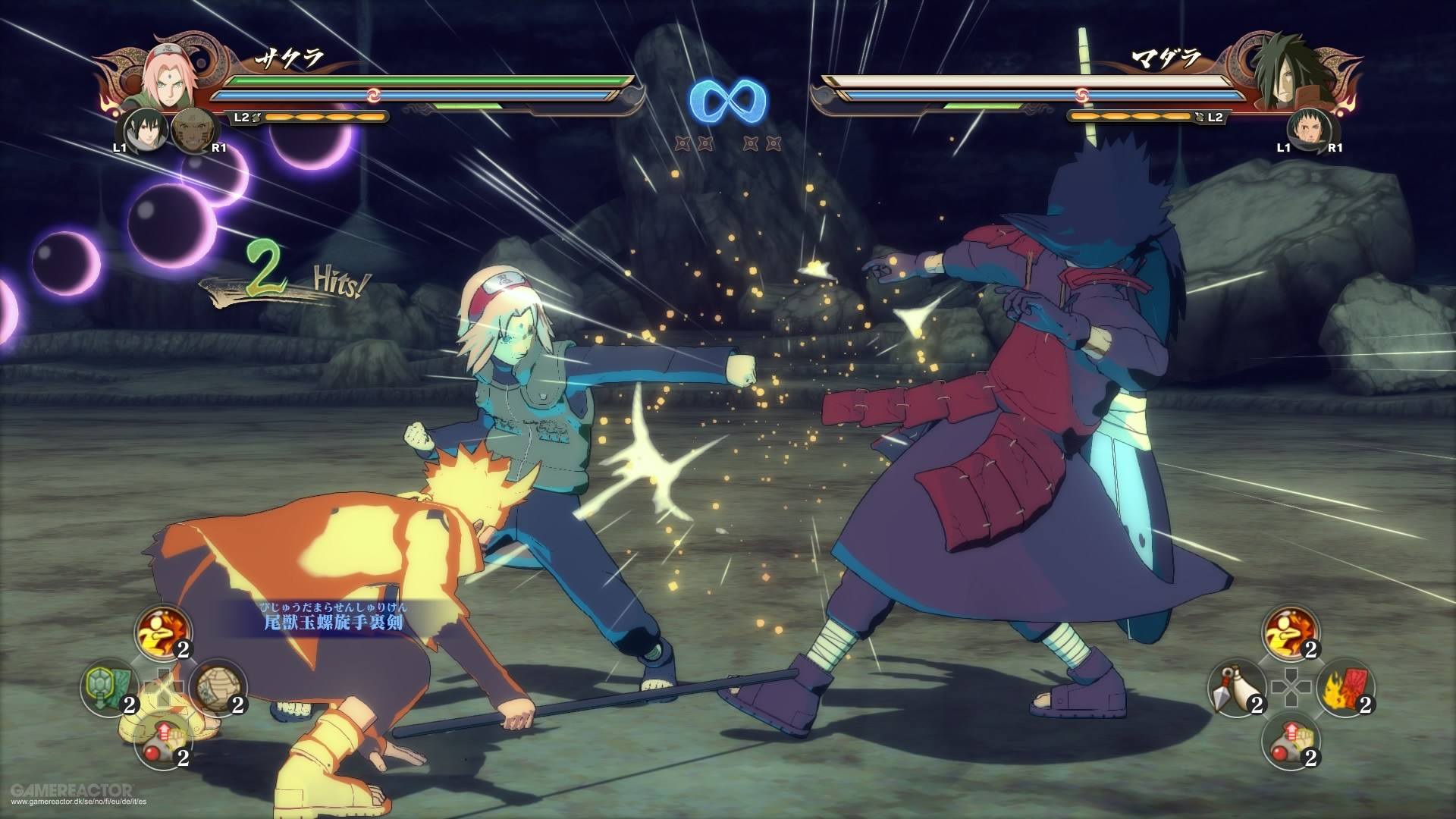1456x819 pixels.
Task: Use Madara's red pill fist boost item
Action: (x=1291, y=744)
